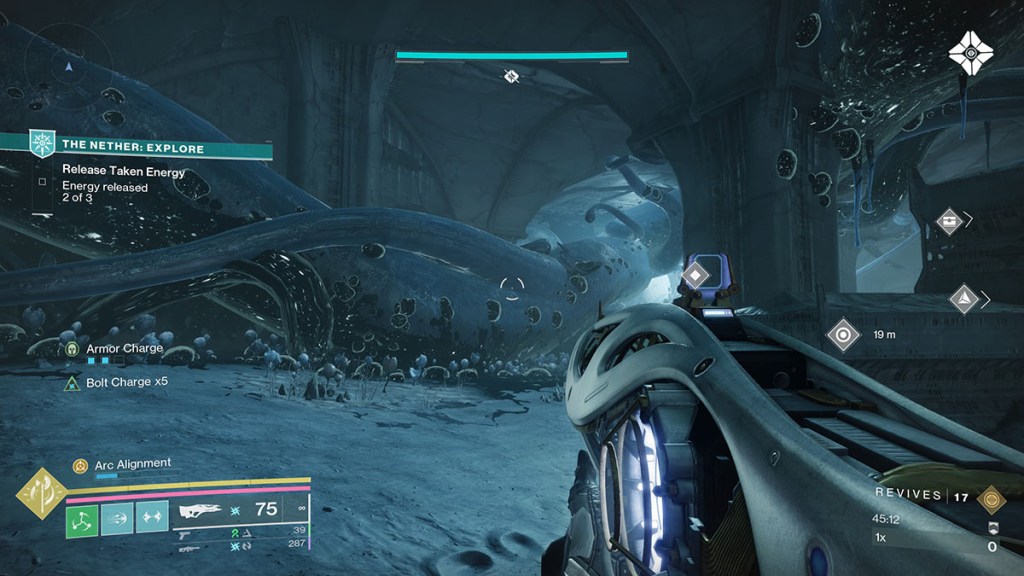
Task: Click the objective marker showing 19 m
Action: click(843, 335)
